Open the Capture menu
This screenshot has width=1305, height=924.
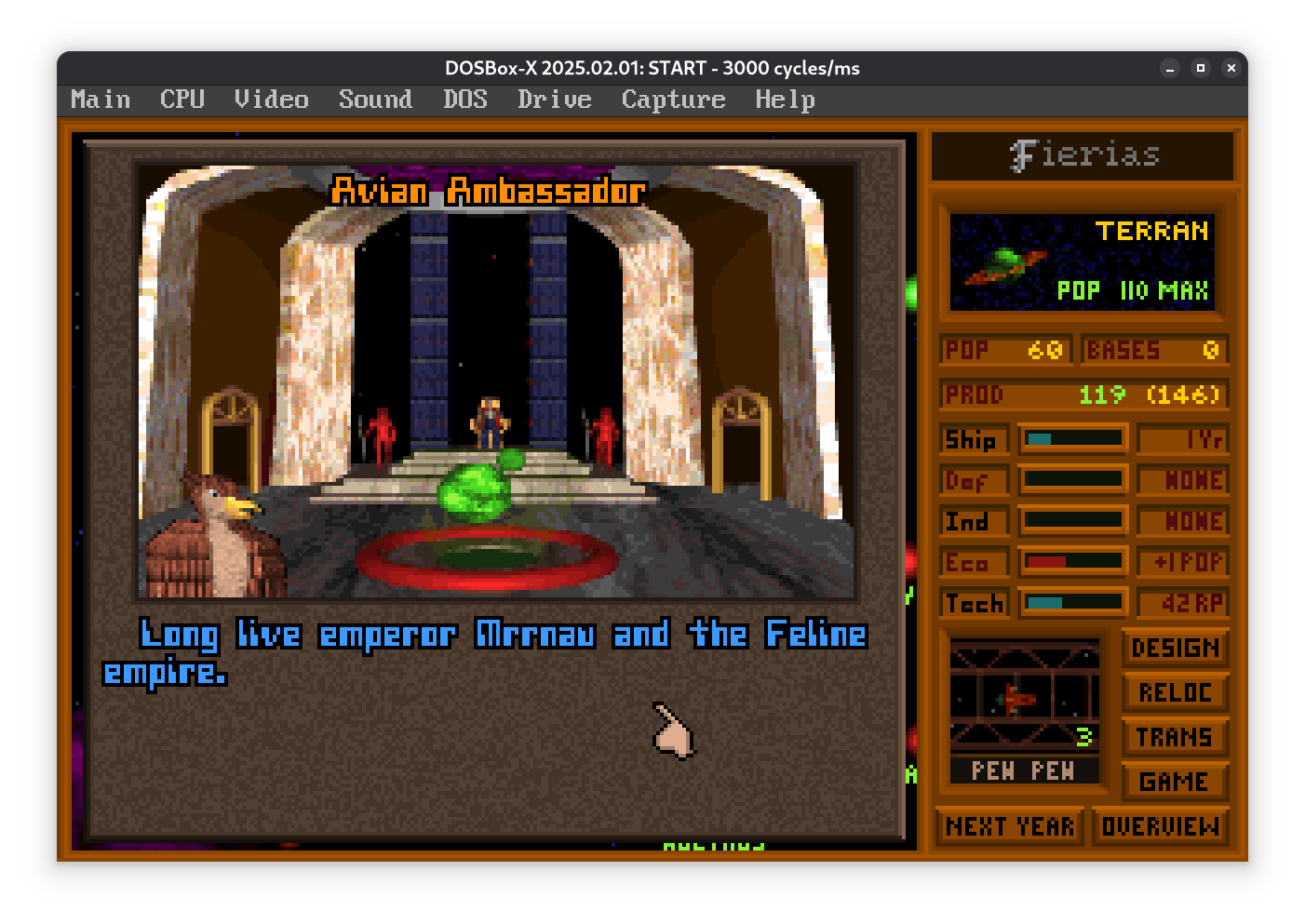[x=673, y=100]
